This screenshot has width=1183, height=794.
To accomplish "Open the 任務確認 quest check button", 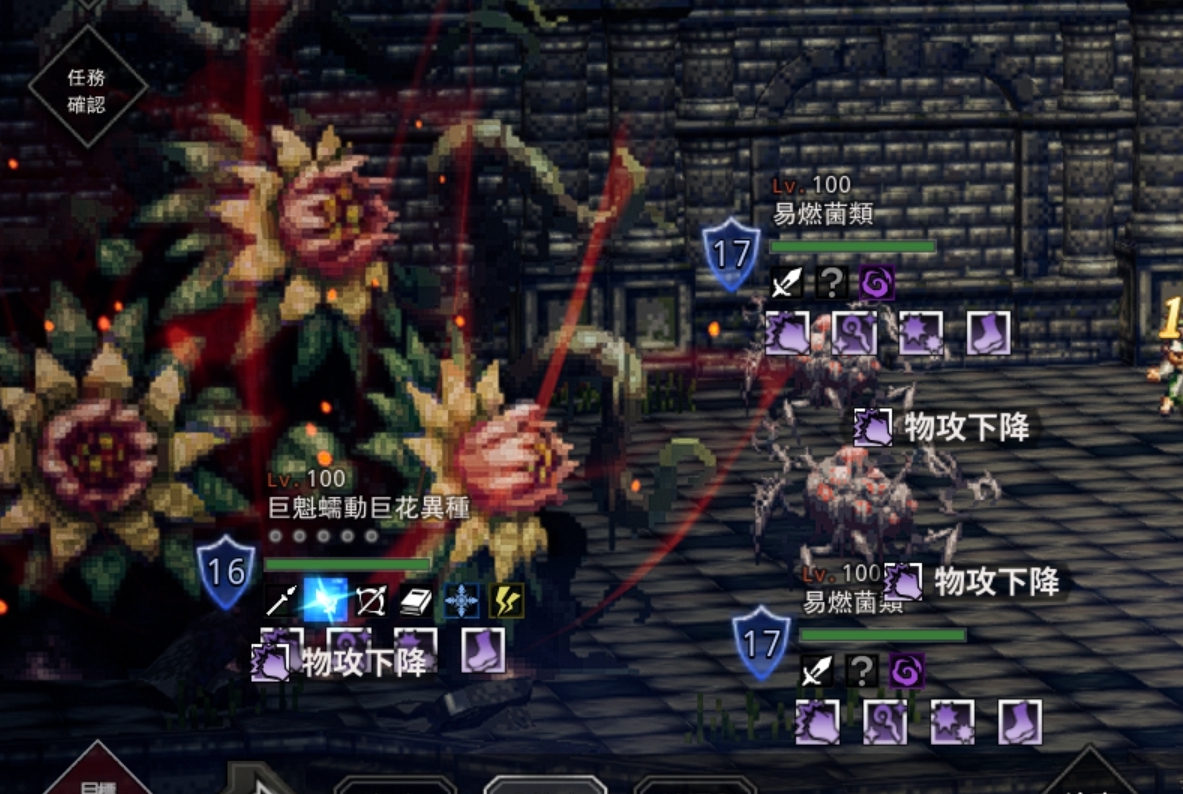I will [x=87, y=89].
